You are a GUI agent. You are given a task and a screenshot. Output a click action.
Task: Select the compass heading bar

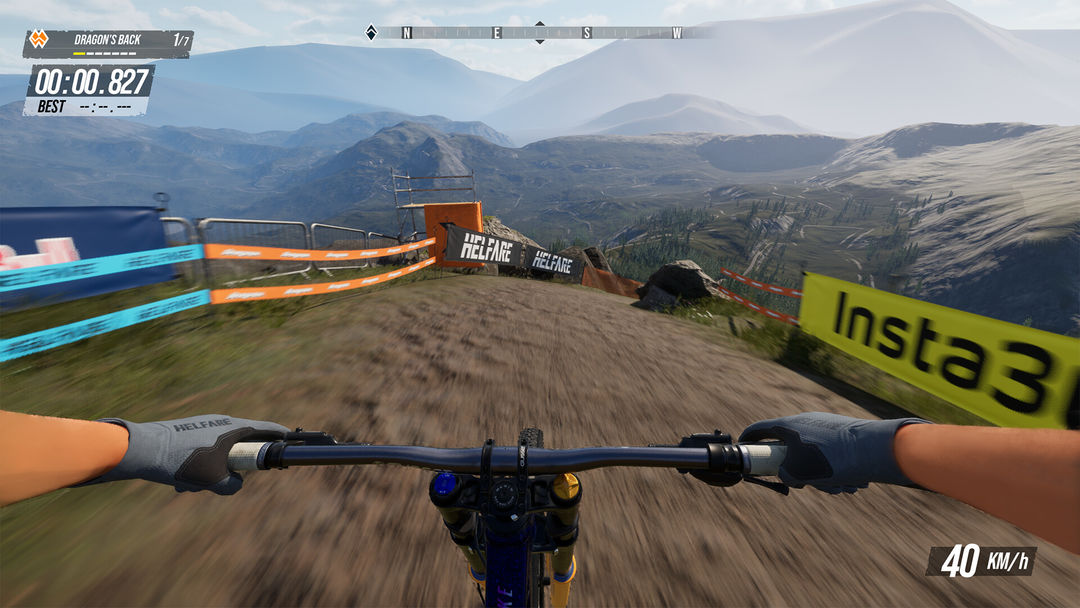540,33
